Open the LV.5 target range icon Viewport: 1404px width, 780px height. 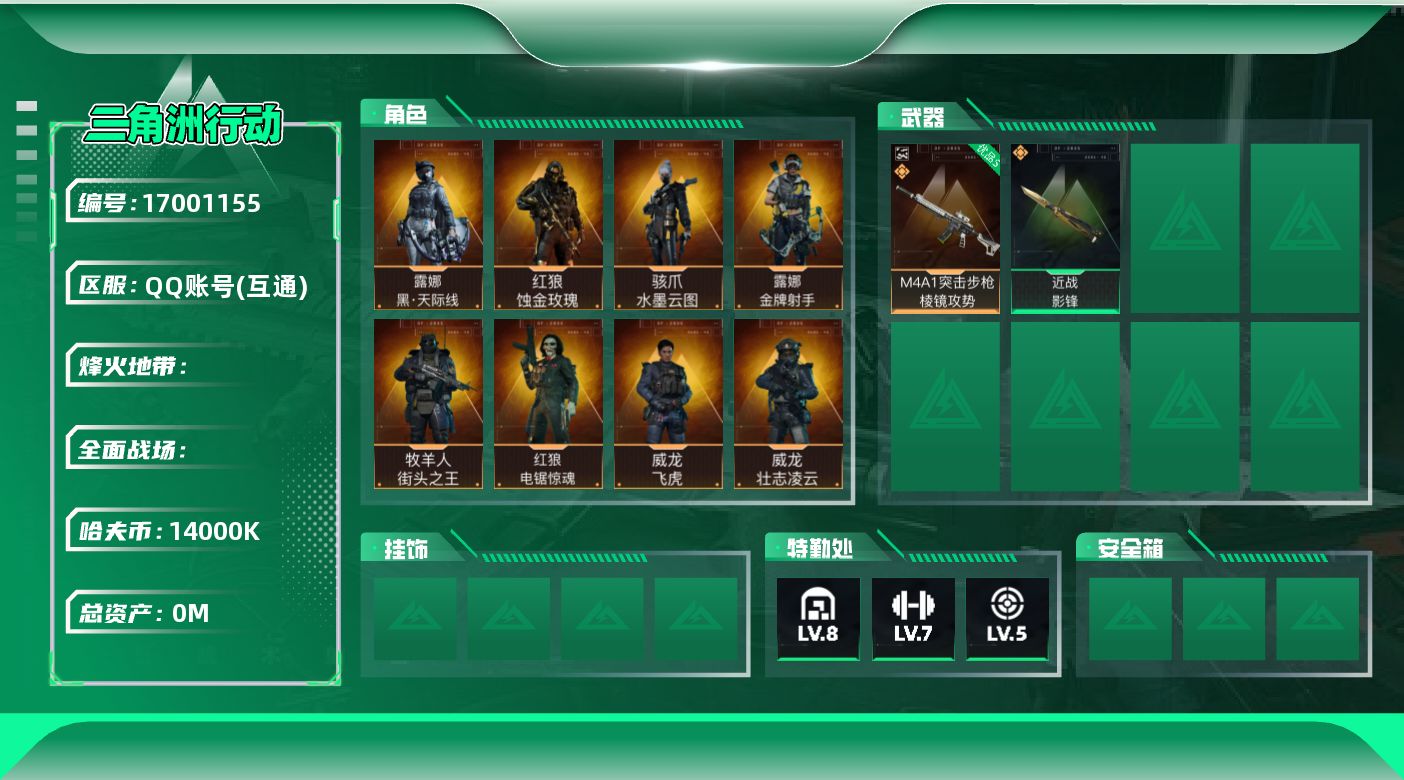click(x=1007, y=618)
